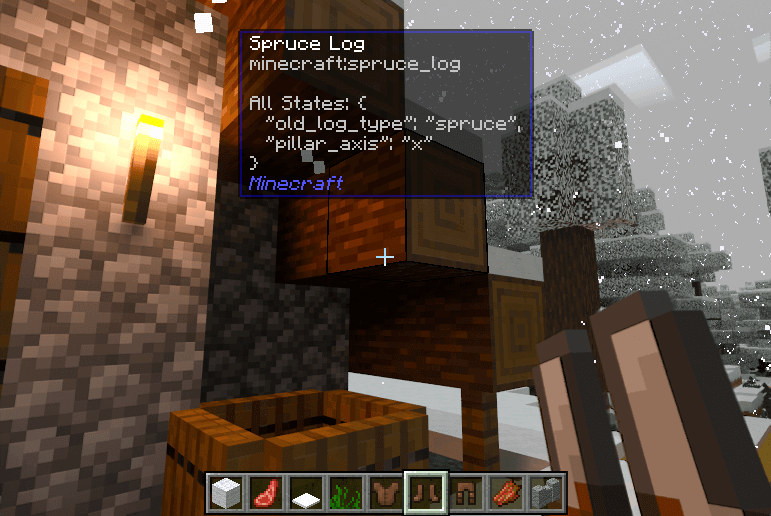Image resolution: width=771 pixels, height=516 pixels.
Task: Select the white snow block slot
Action: point(226,492)
